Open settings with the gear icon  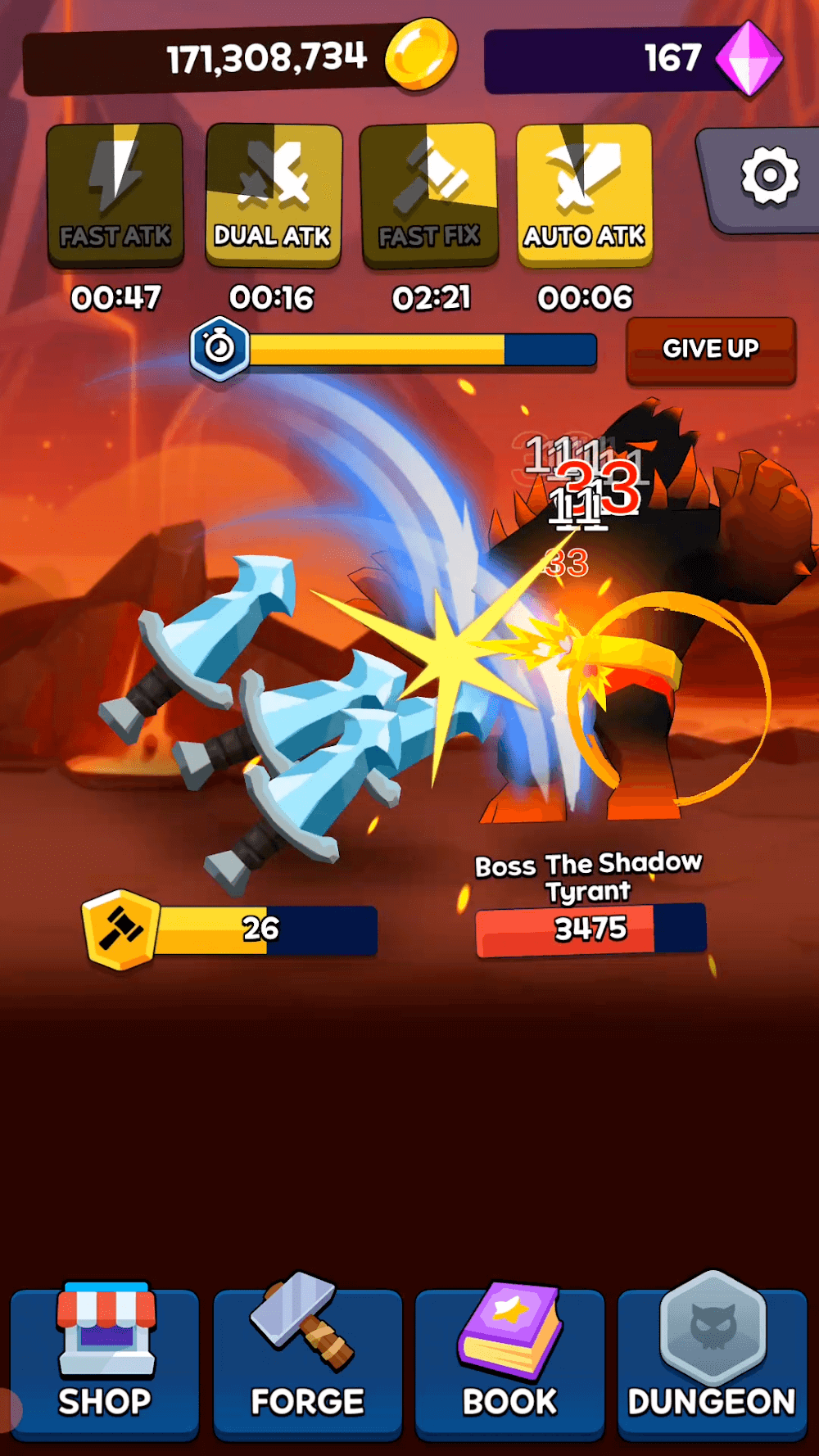tap(767, 177)
